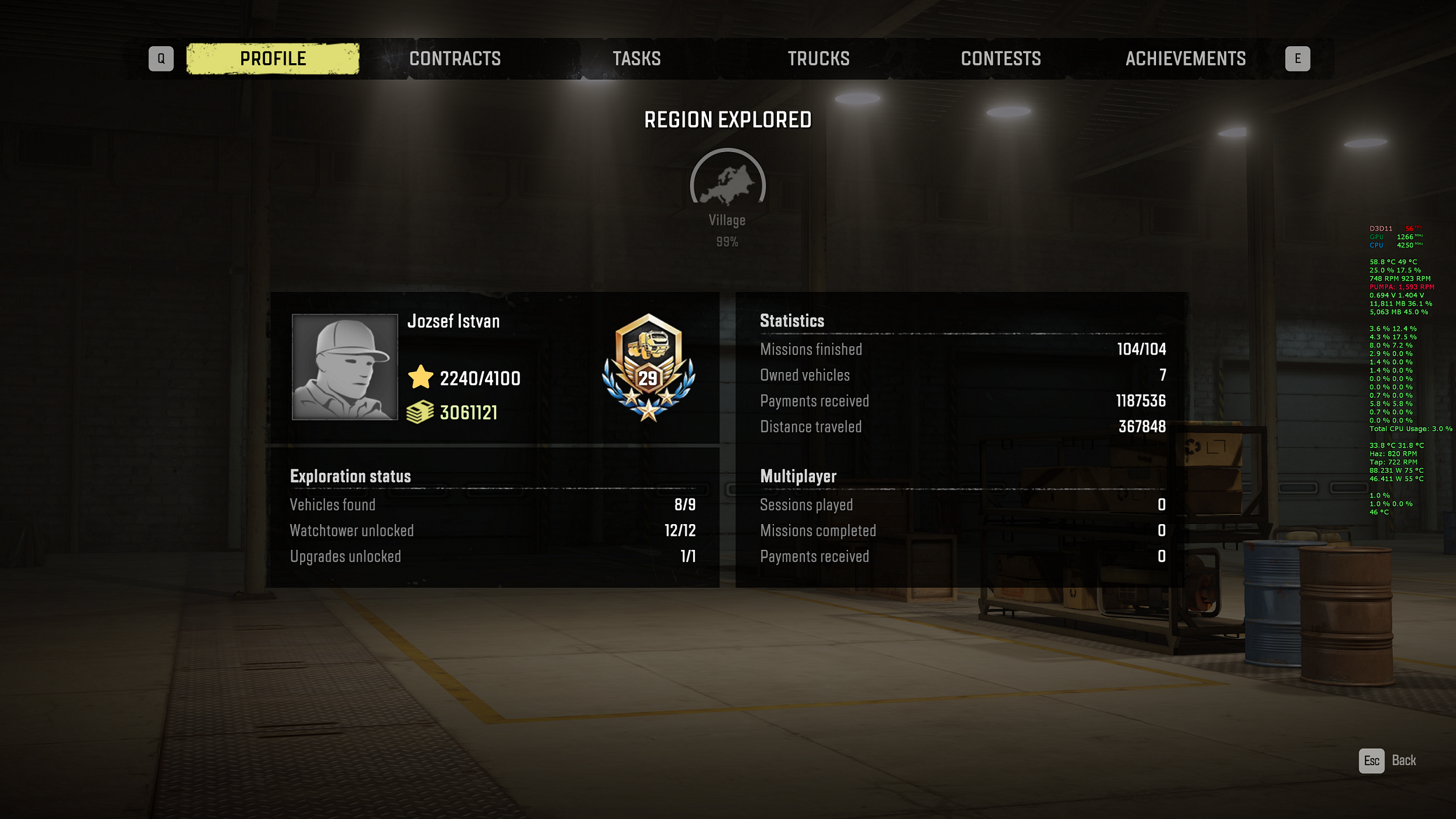This screenshot has height=819, width=1456.
Task: View the Achievements tab
Action: coord(1185,58)
